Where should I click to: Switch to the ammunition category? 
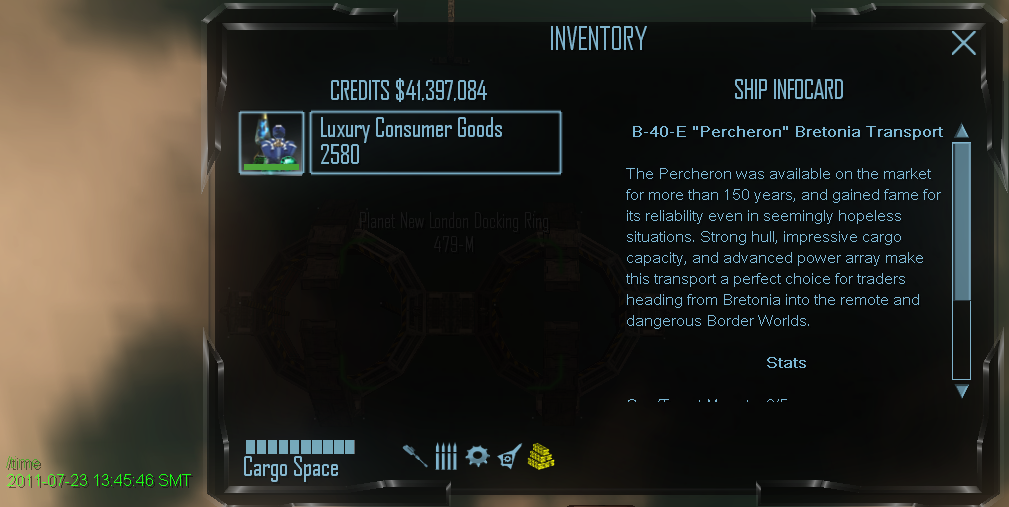point(446,457)
